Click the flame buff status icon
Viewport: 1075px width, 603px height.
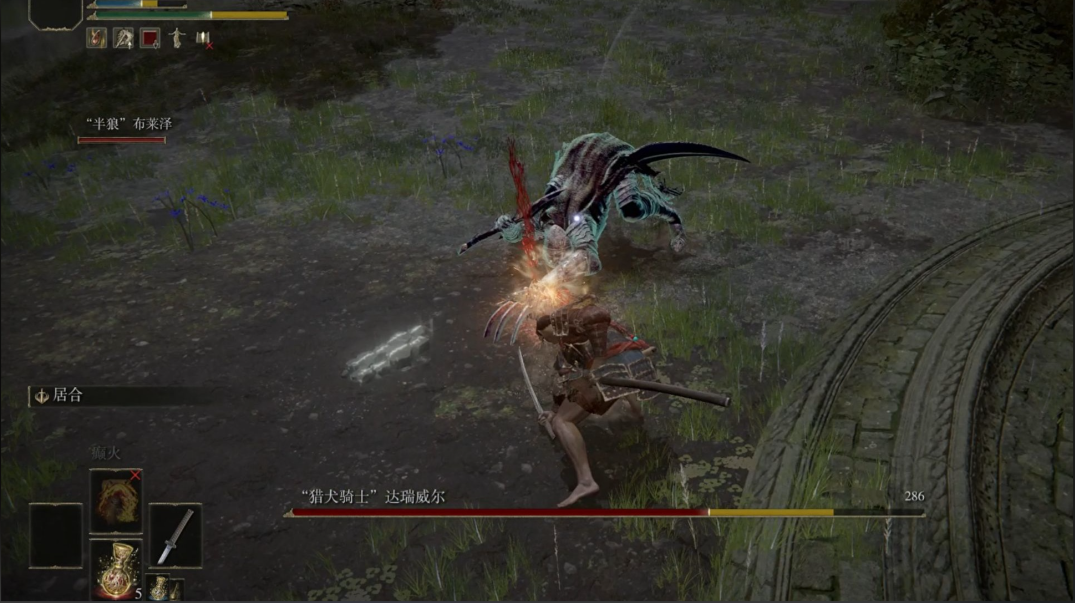click(x=97, y=38)
